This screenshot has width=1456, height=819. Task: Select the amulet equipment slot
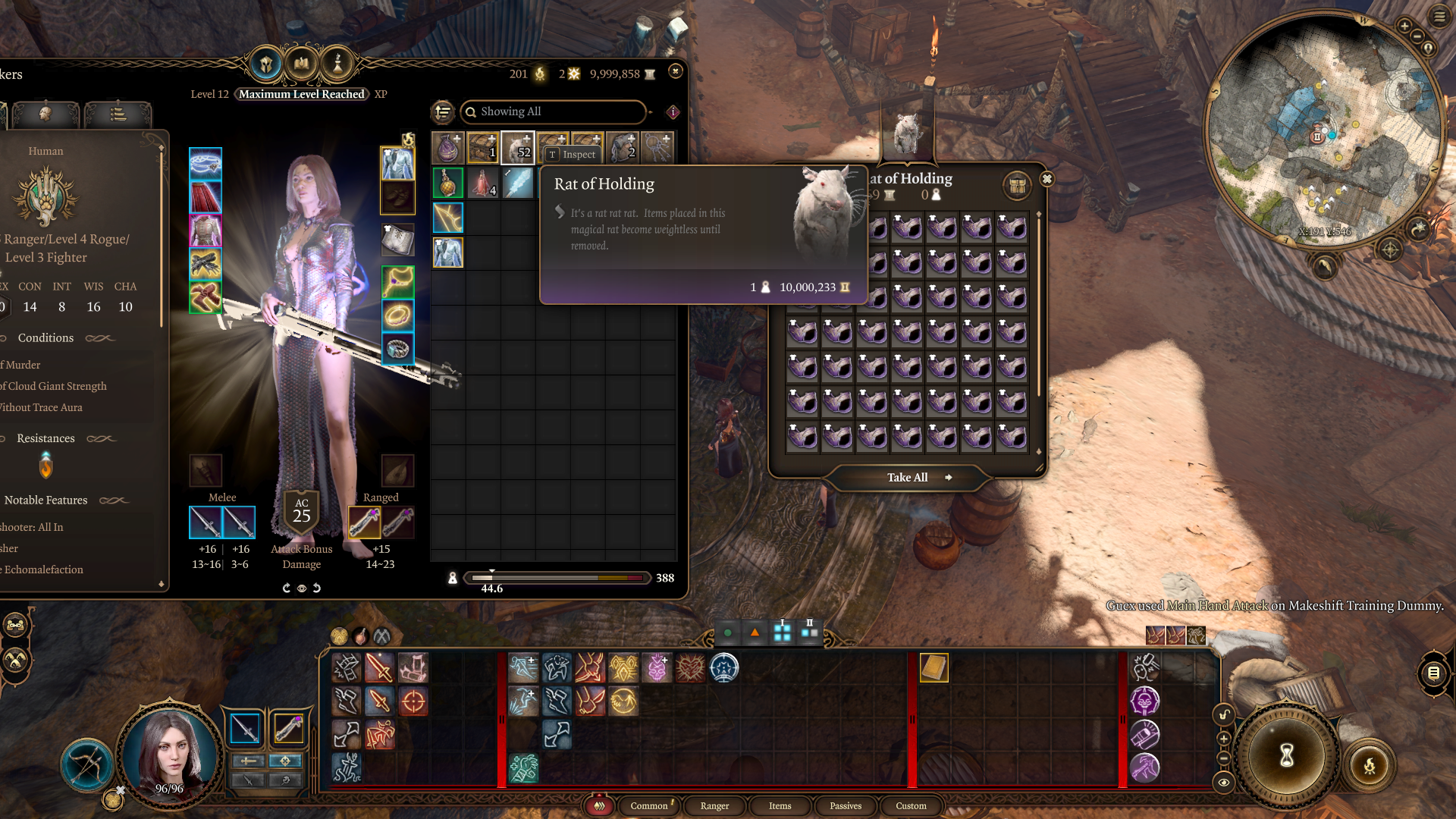click(397, 282)
